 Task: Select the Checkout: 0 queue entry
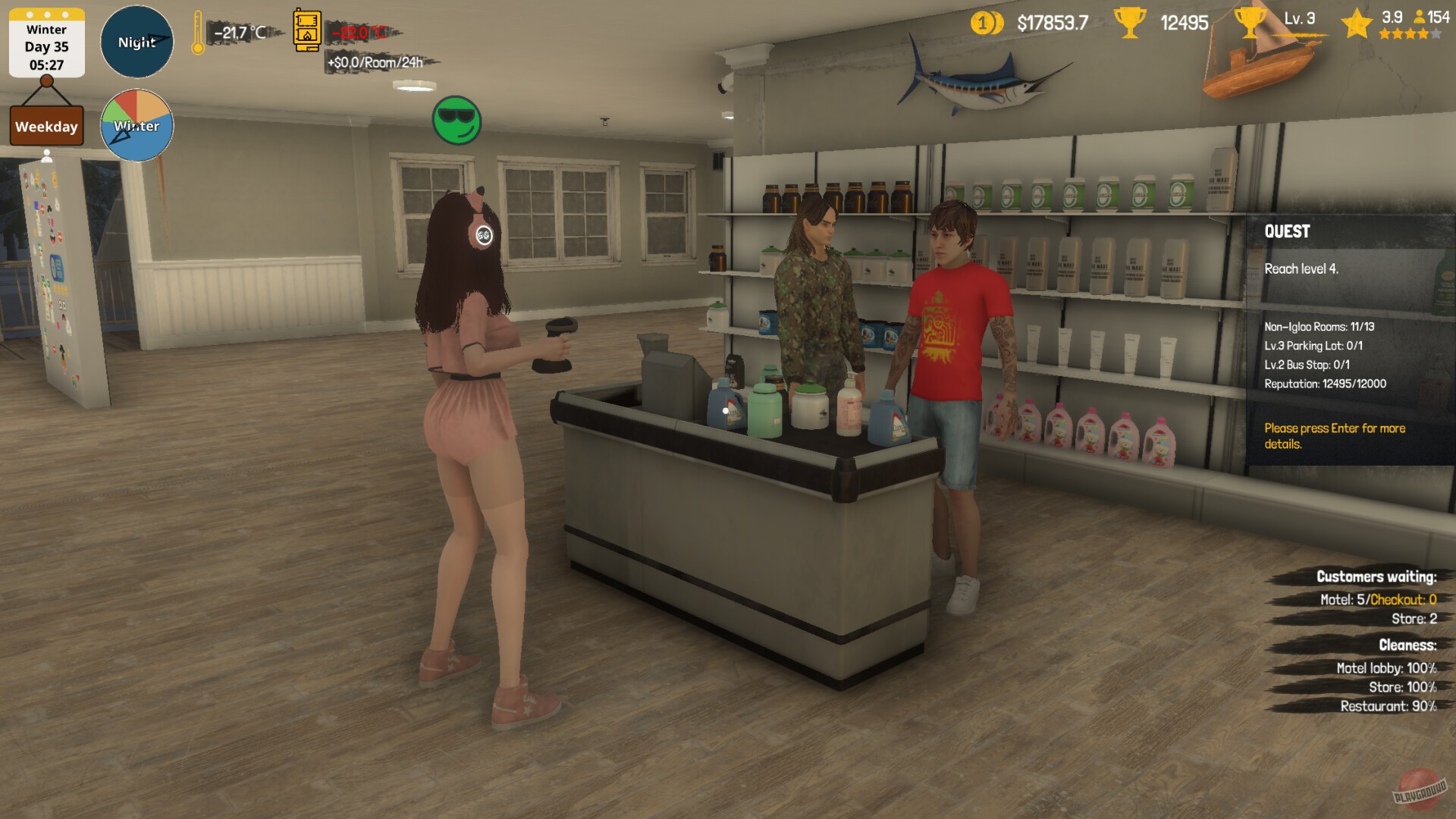1405,599
